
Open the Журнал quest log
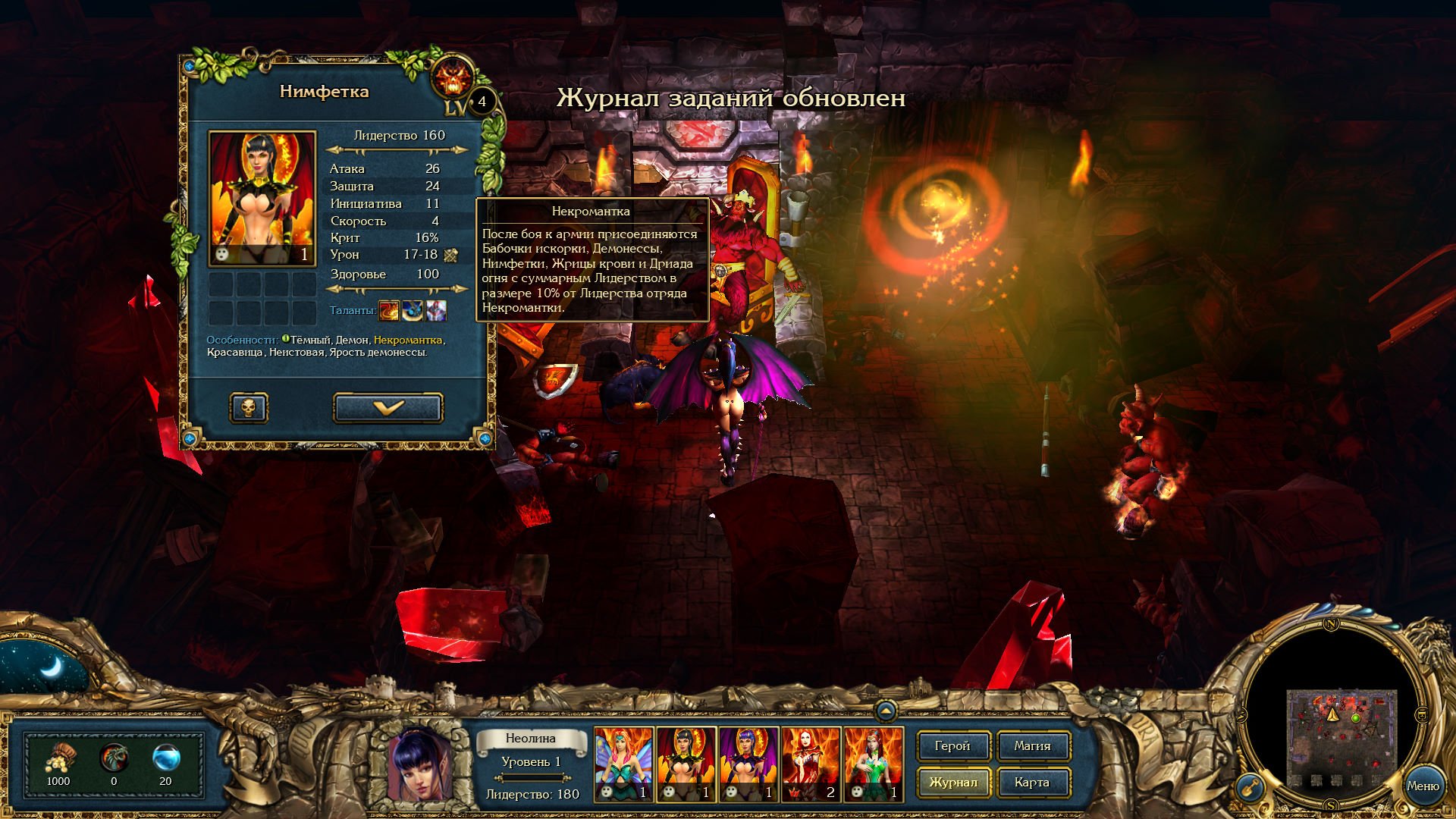click(952, 783)
